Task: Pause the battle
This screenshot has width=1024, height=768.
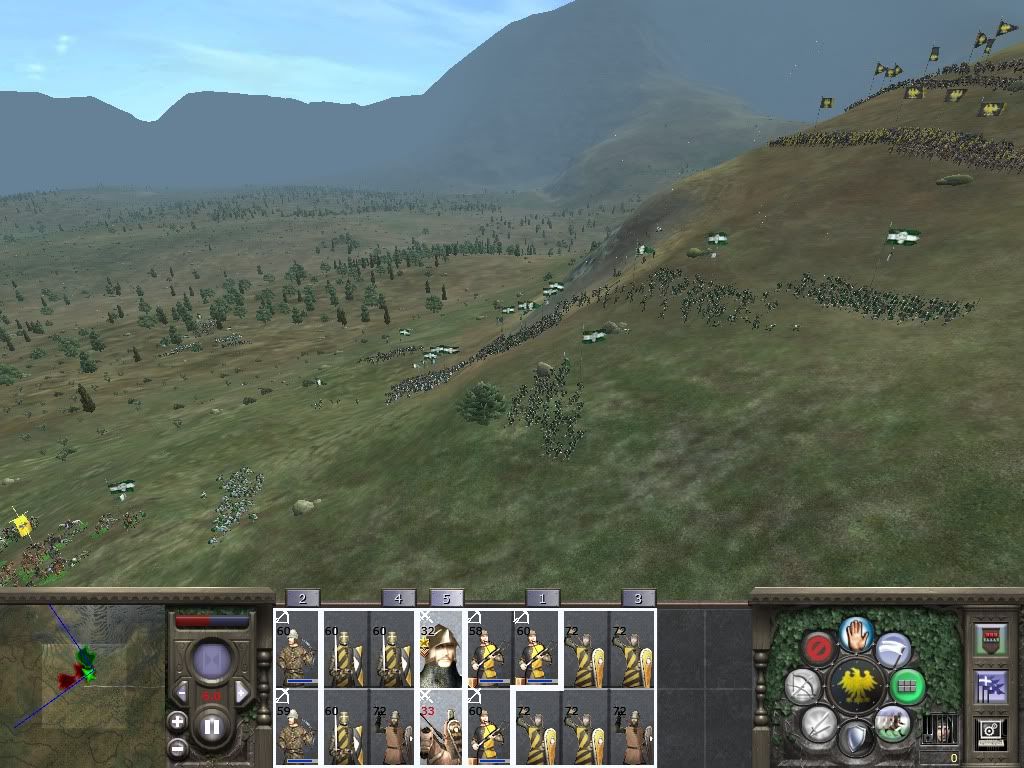Action: click(212, 727)
